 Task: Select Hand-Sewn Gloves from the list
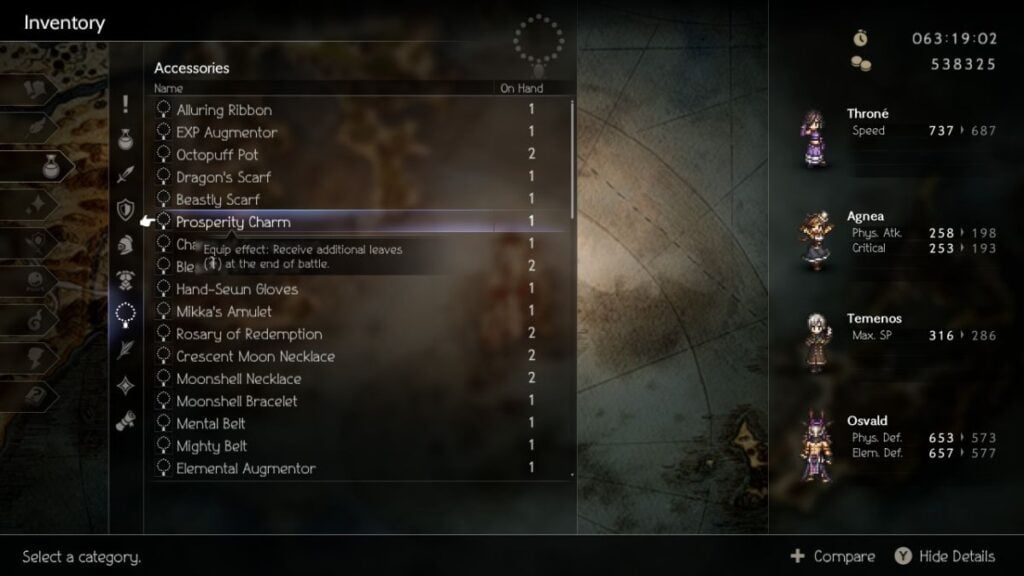(x=236, y=289)
